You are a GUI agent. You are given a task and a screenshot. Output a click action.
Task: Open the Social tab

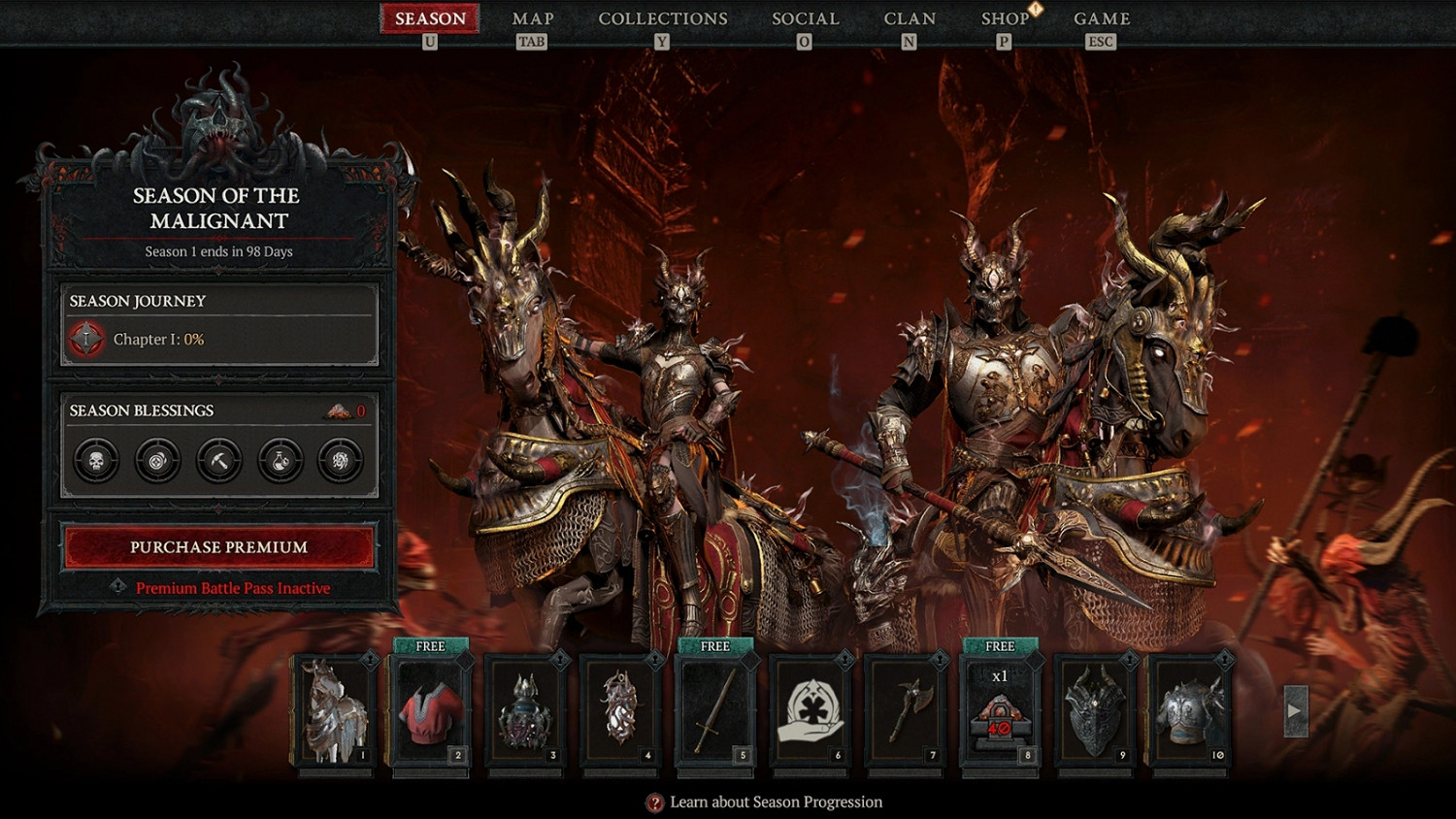click(806, 19)
